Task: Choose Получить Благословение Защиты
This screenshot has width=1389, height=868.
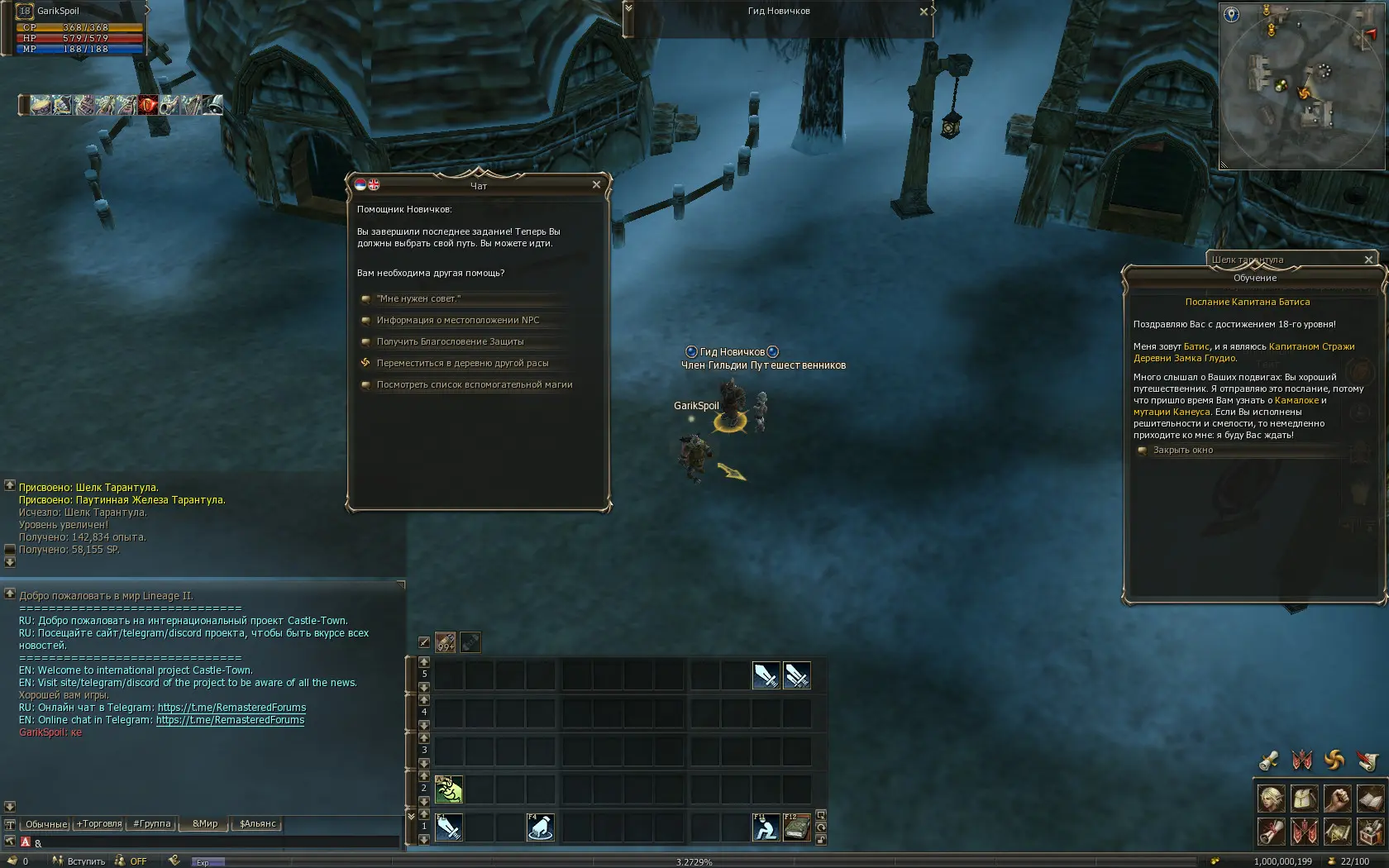Action: pyautogui.click(x=450, y=341)
